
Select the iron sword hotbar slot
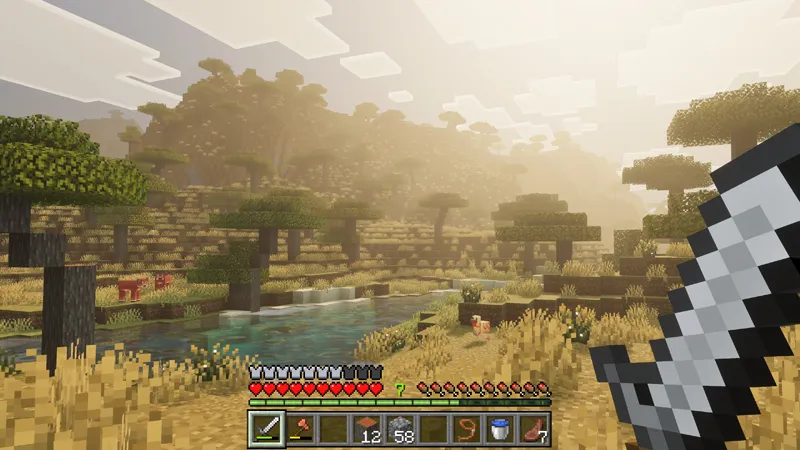(x=266, y=430)
